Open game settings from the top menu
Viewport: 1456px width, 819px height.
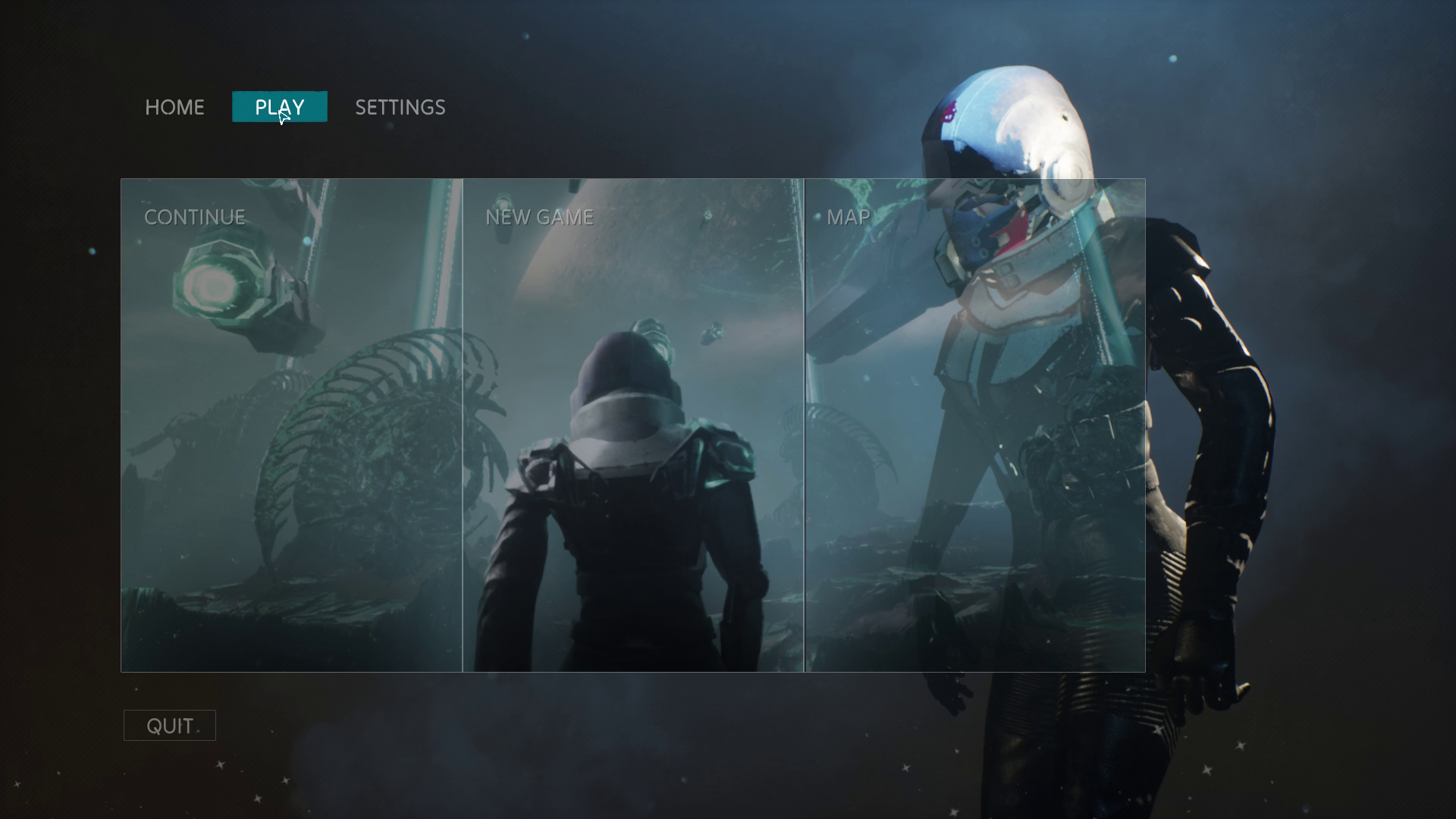point(400,107)
